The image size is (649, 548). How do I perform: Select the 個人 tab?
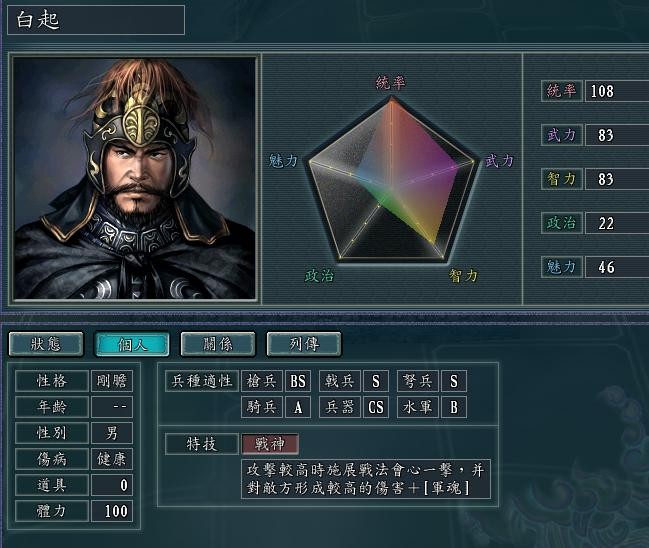132,344
